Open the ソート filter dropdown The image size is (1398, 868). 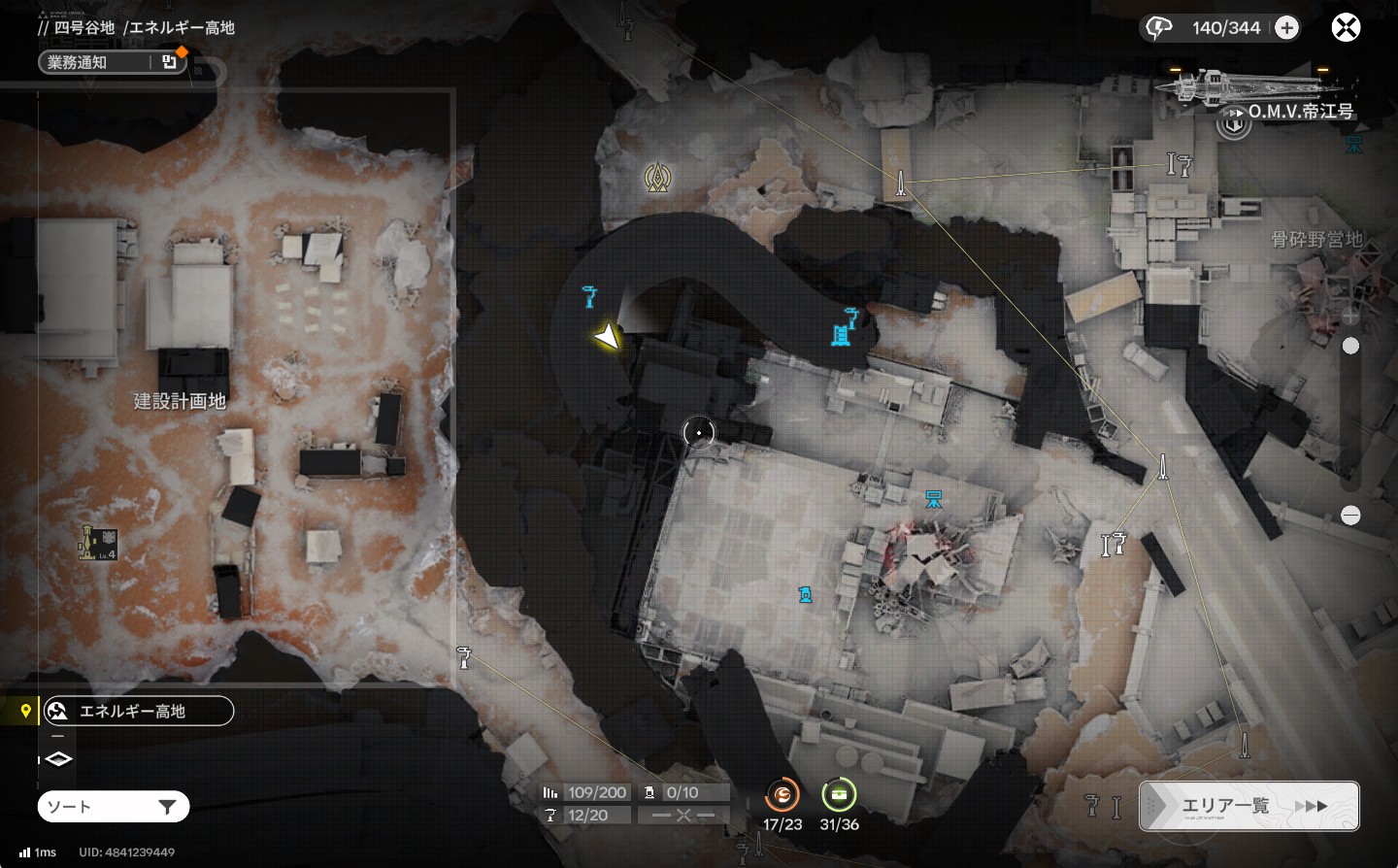pos(114,807)
